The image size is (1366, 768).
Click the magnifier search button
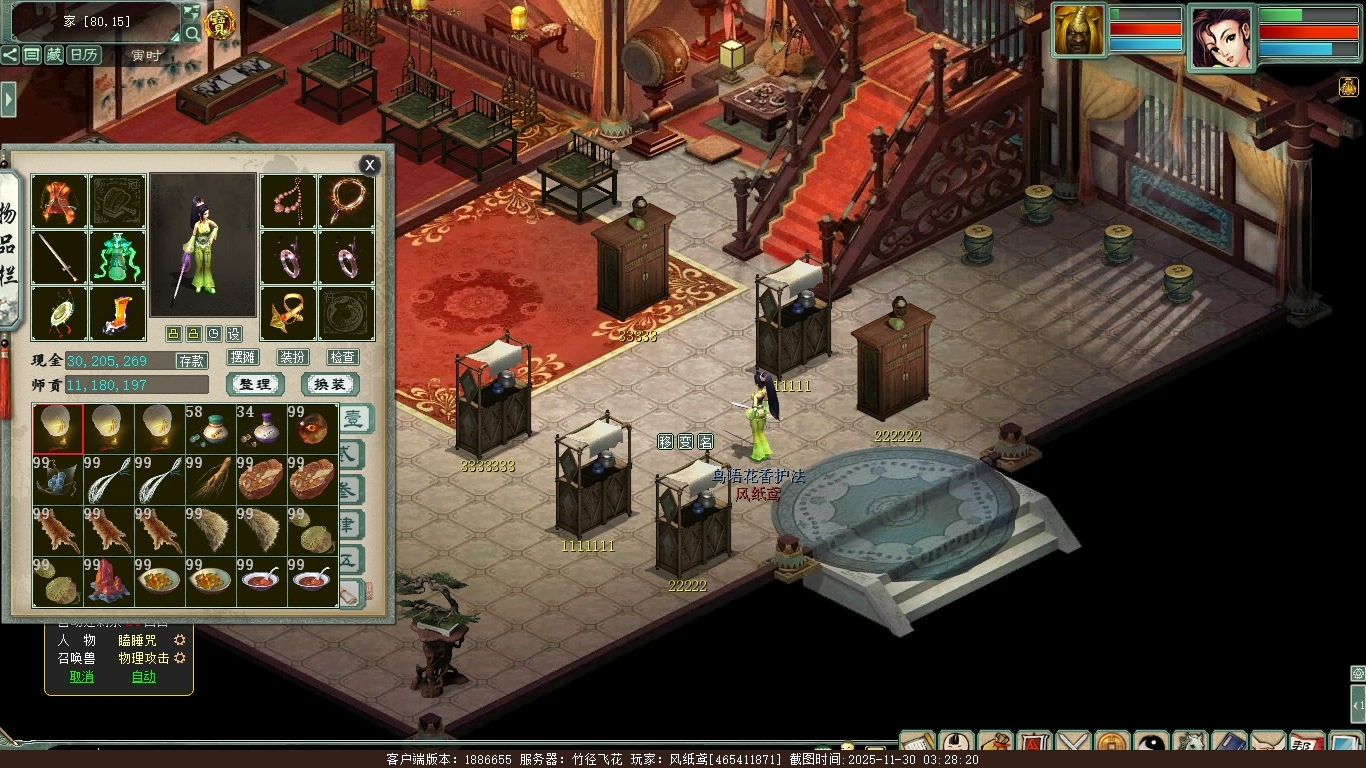click(191, 34)
